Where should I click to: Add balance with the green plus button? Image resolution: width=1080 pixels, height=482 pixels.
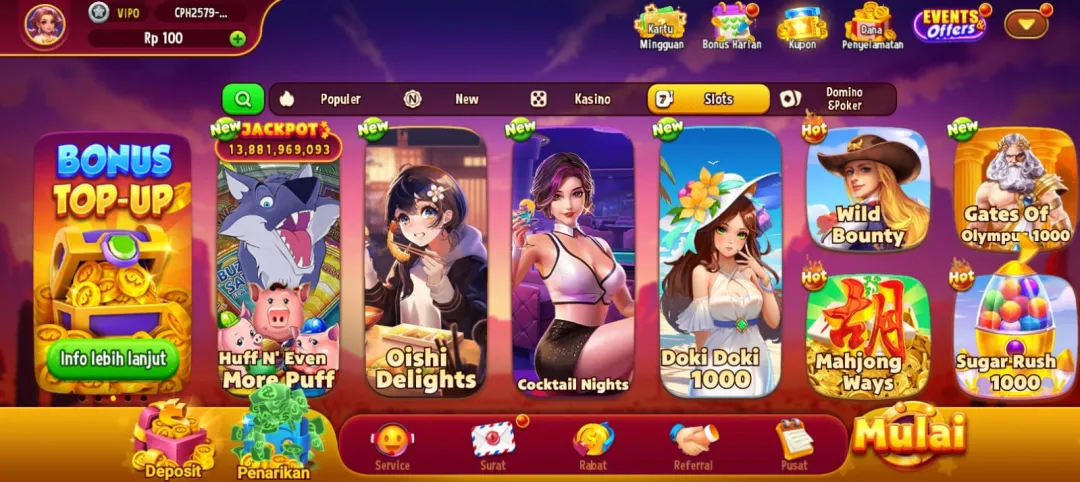(237, 39)
